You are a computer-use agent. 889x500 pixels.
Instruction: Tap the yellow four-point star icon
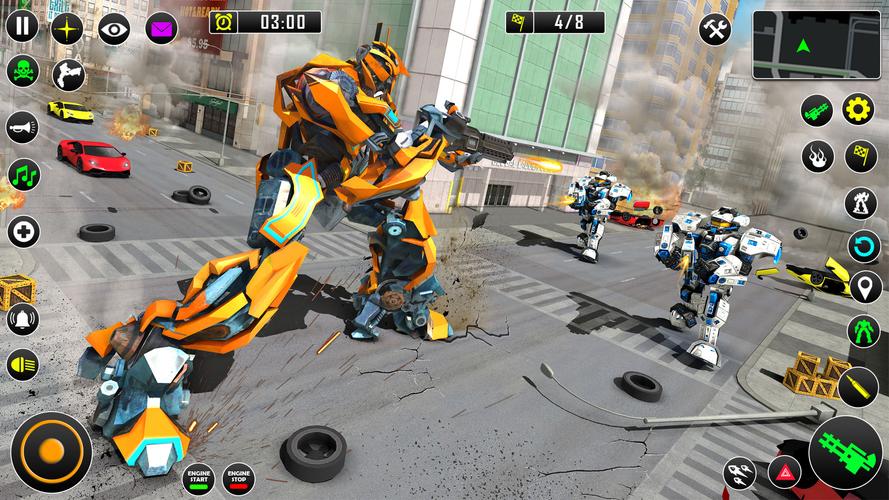[69, 26]
